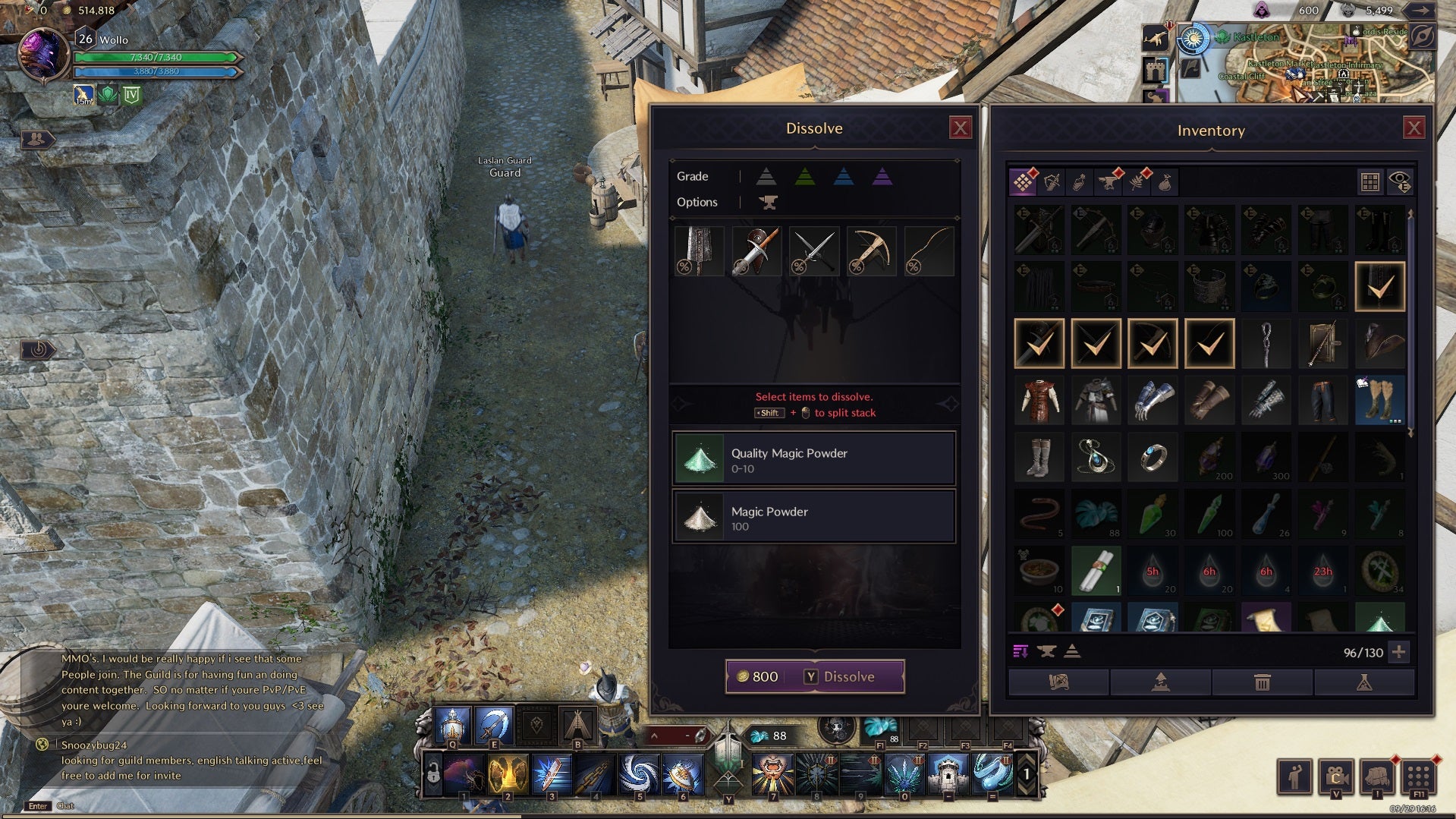Close the Dissolve window
1456x819 pixels.
tap(960, 128)
